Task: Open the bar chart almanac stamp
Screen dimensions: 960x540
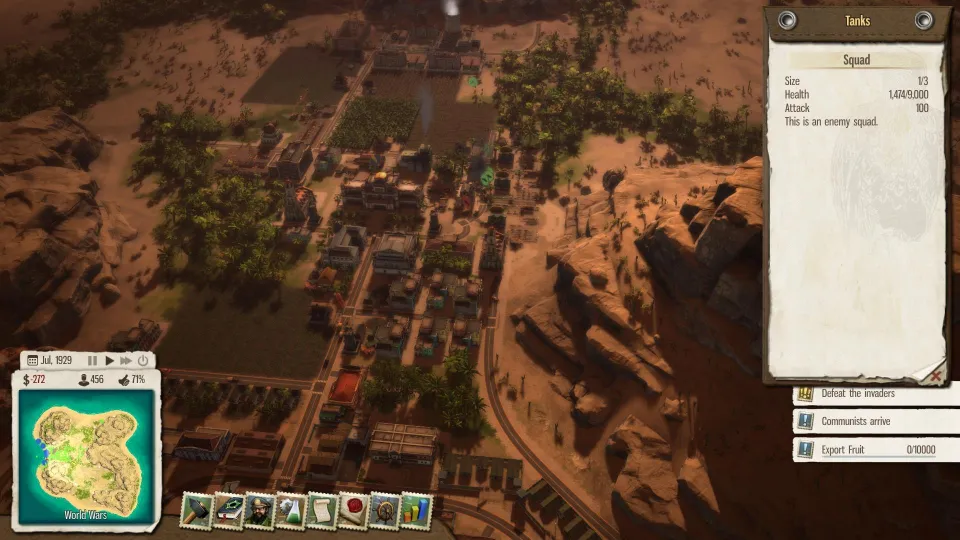Action: 415,511
